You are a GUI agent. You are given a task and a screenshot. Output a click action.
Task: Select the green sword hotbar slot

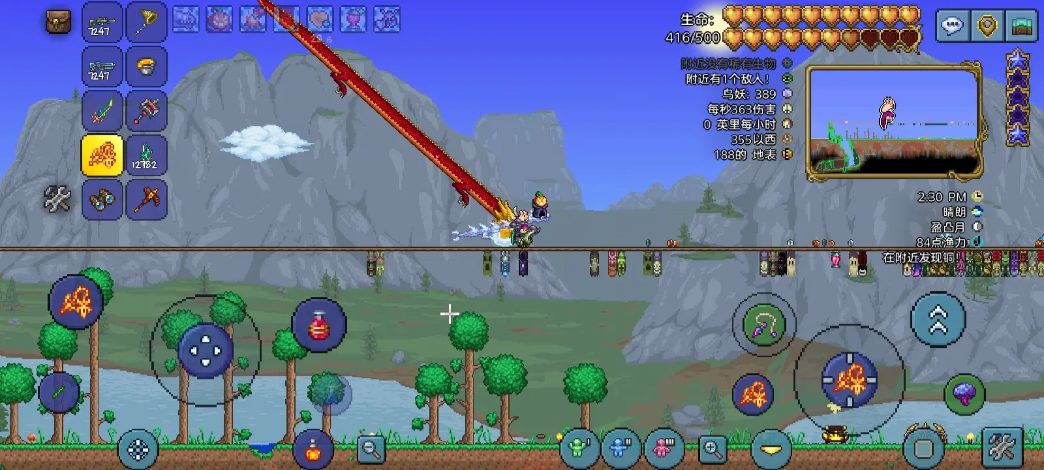102,110
